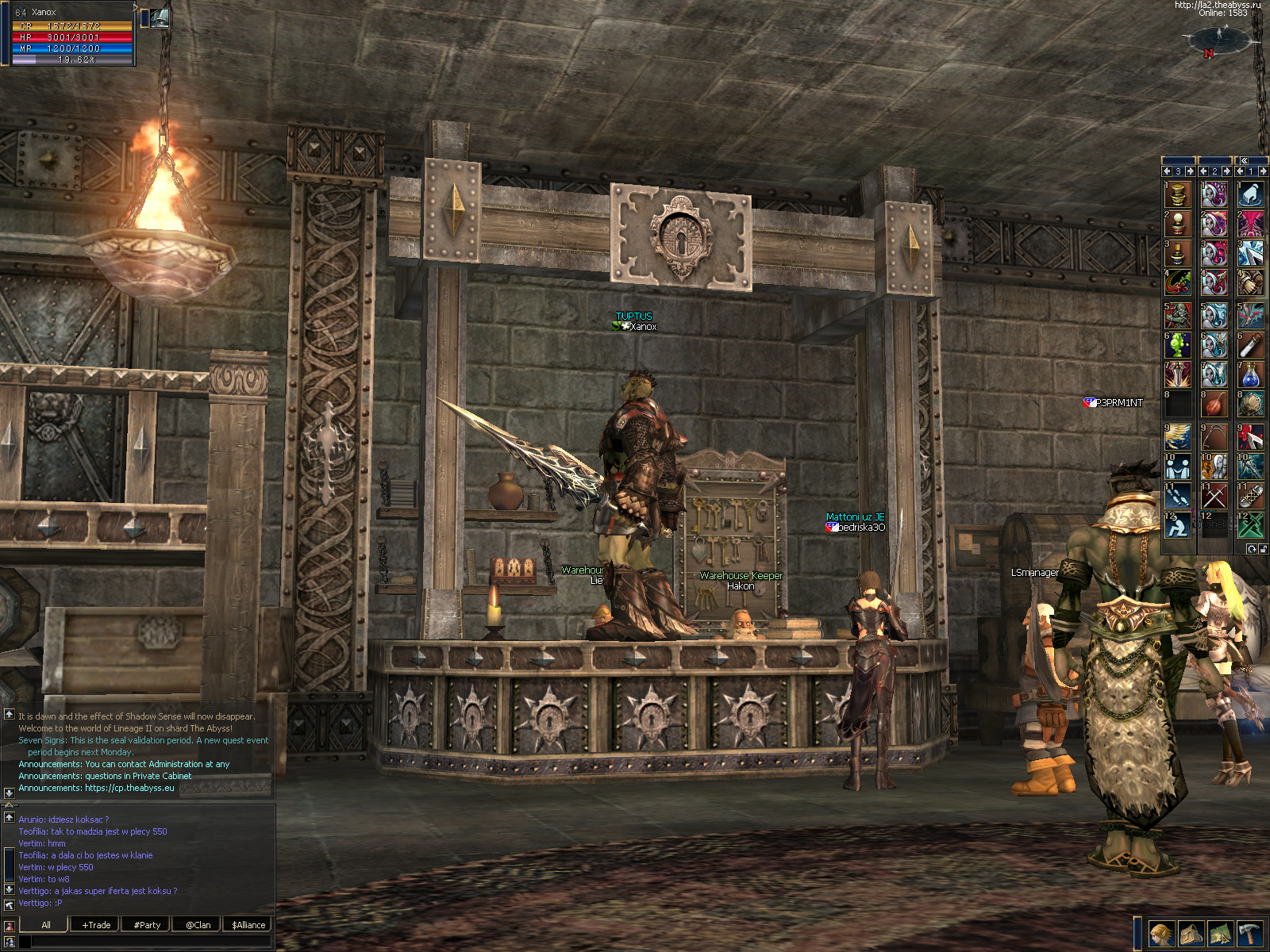Switch to the All chat tab
Screen dimensions: 1270x952
point(46,924)
